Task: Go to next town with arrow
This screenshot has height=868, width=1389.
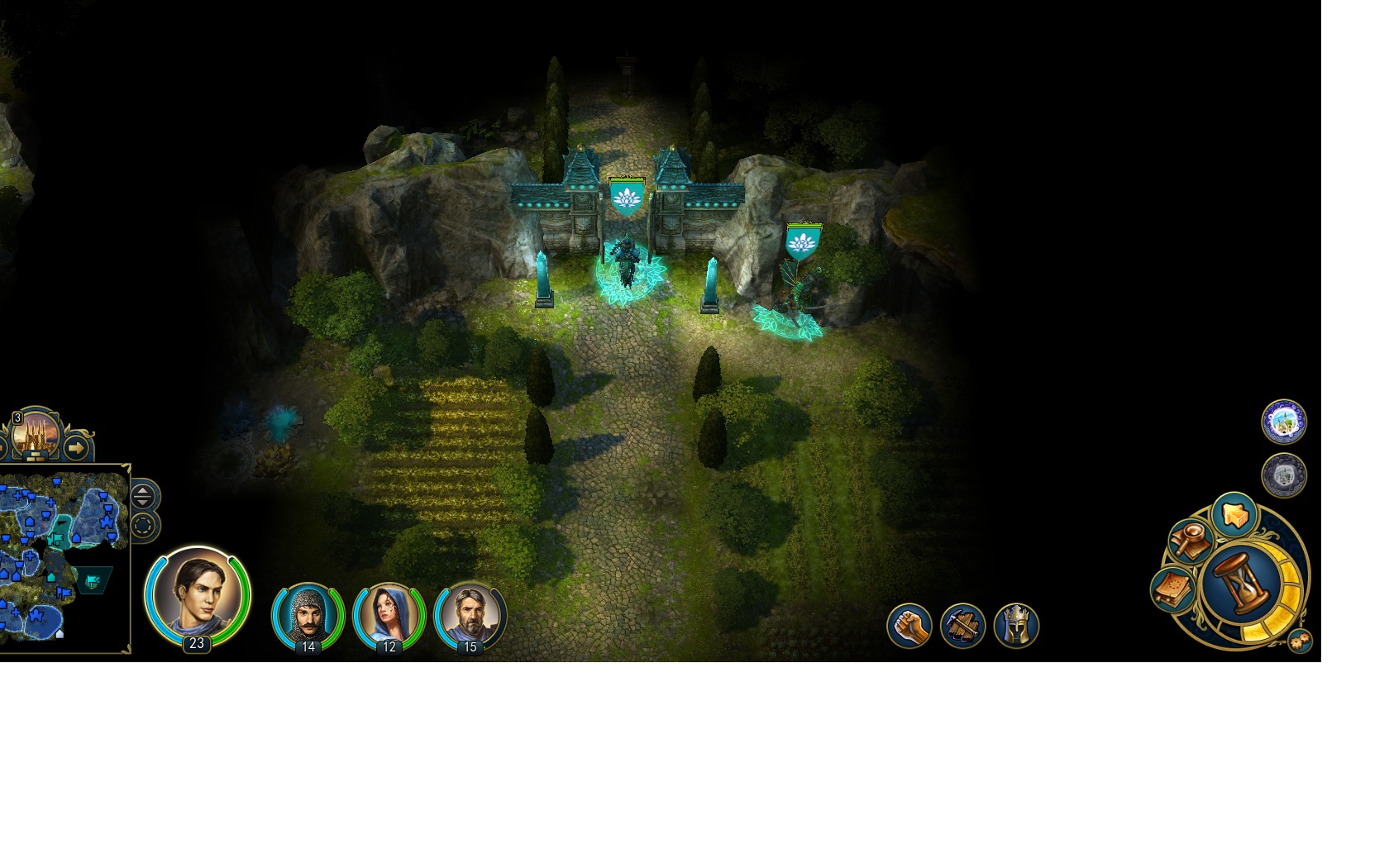Action: [76, 449]
